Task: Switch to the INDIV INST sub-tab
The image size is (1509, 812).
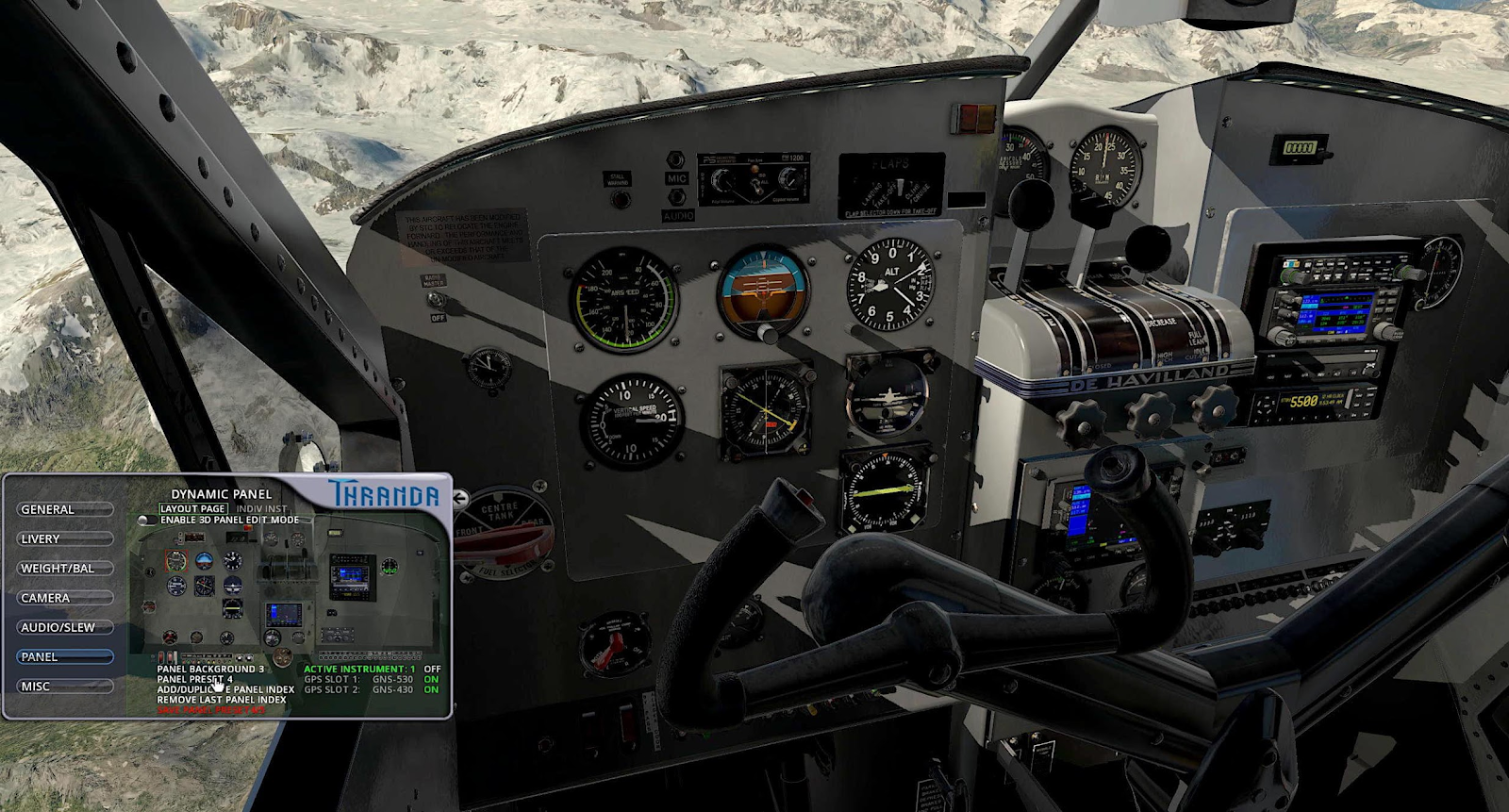Action: click(x=261, y=508)
